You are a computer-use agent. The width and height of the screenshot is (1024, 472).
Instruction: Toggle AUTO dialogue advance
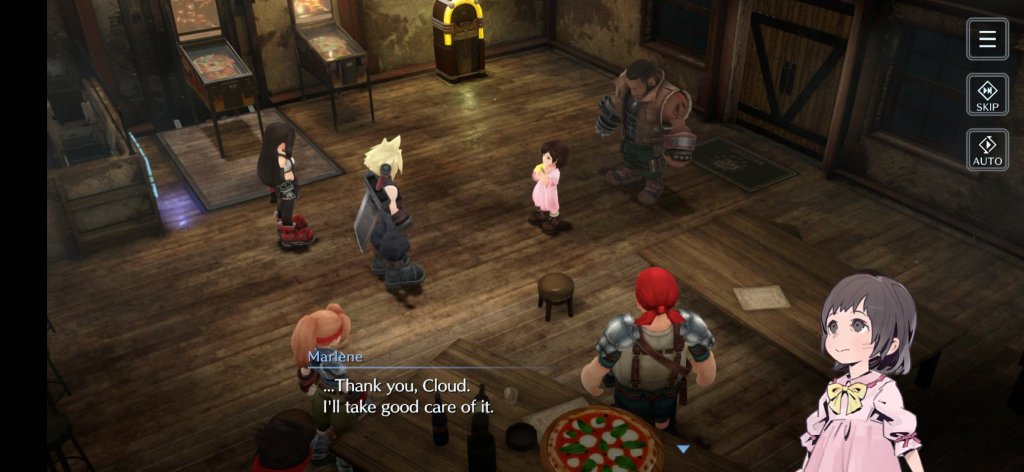click(x=987, y=149)
